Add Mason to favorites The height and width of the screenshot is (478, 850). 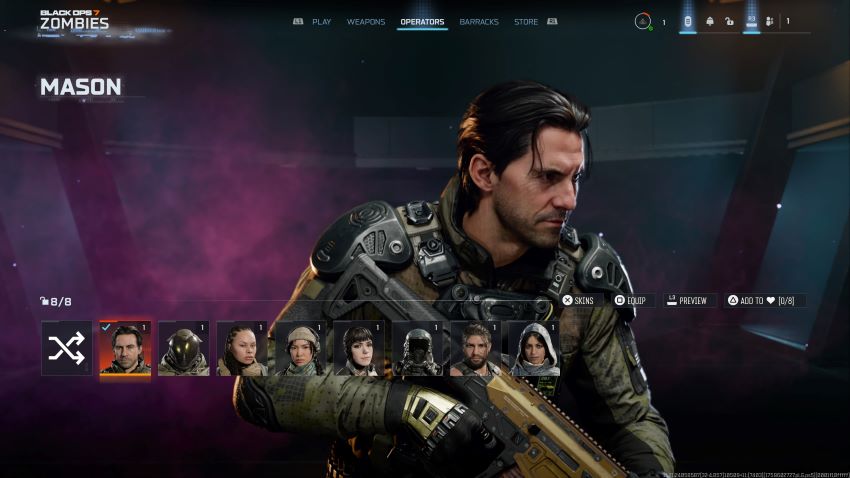pos(765,300)
